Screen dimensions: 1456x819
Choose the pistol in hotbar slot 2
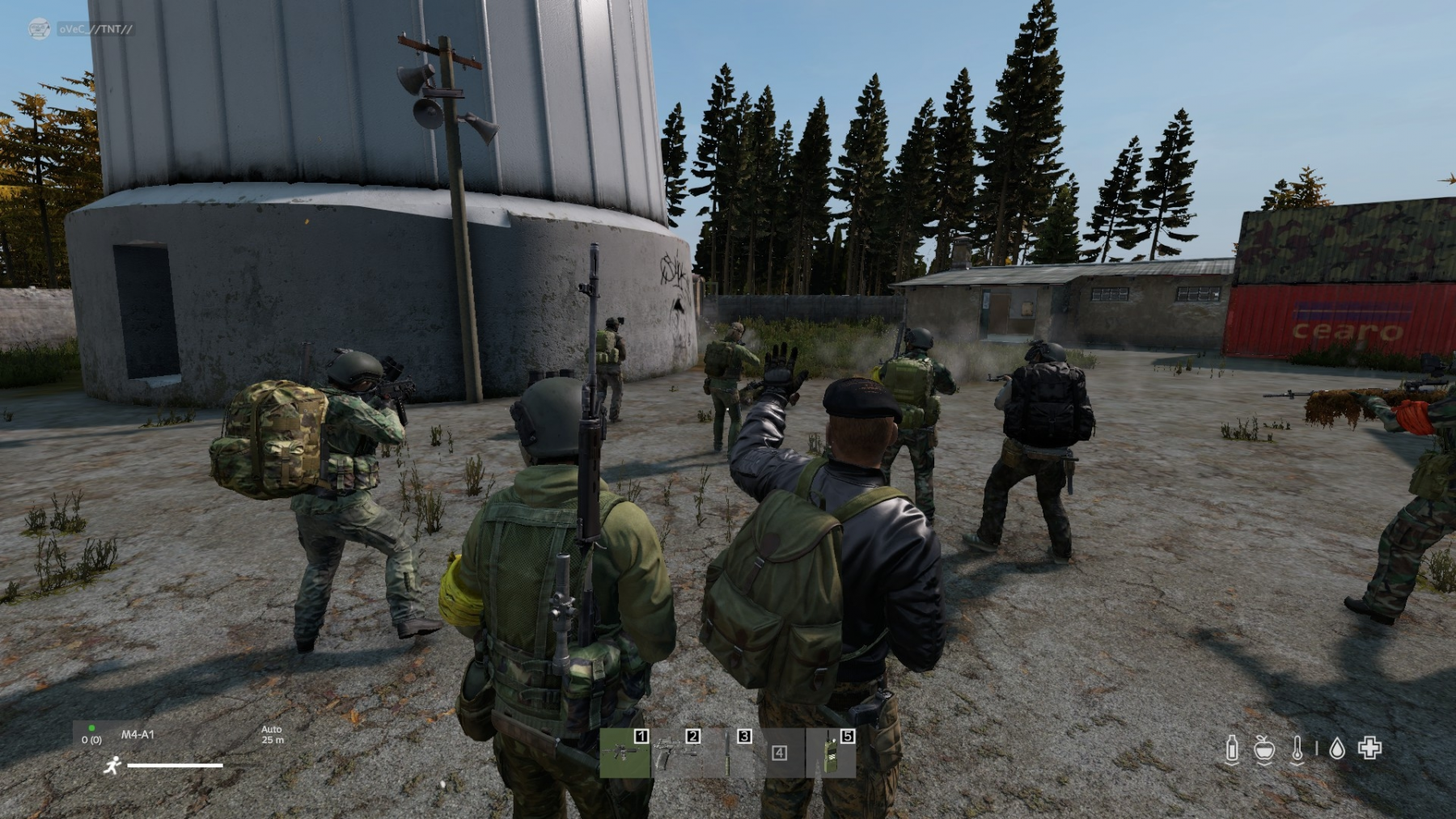click(x=676, y=753)
